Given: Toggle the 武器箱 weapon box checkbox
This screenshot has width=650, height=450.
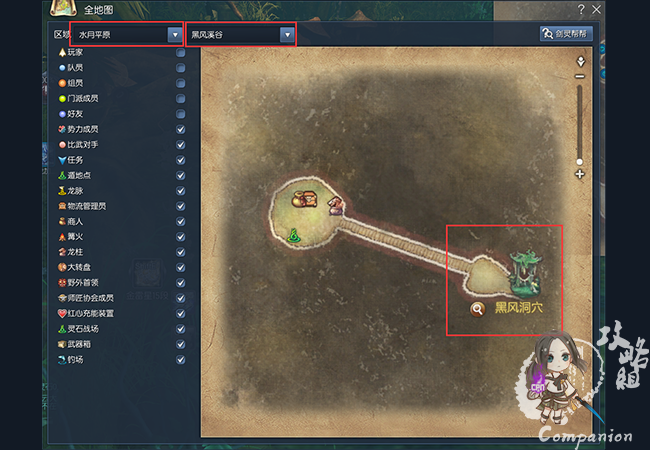Looking at the screenshot, I should click(180, 343).
